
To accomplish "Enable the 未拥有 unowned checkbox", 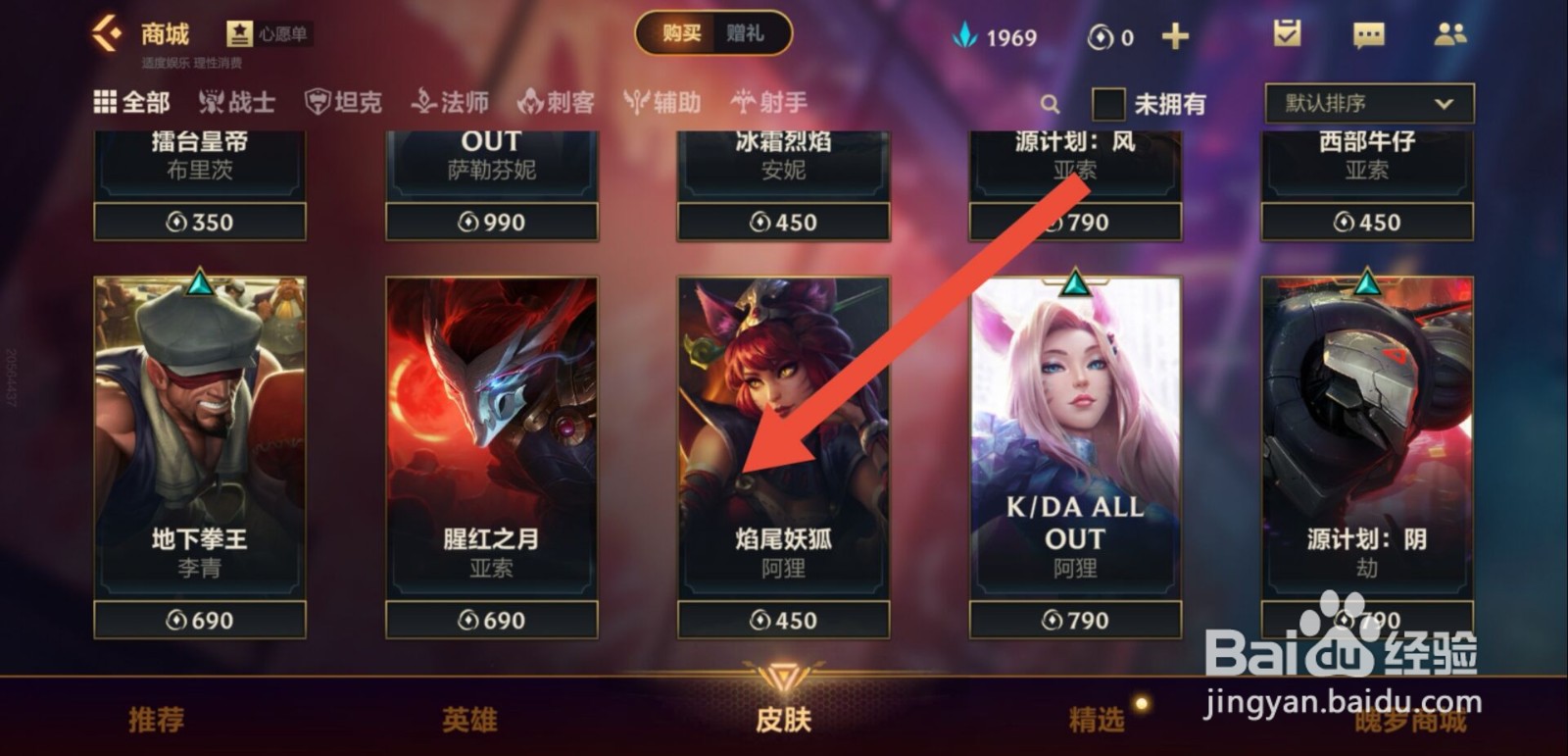I will 1107,102.
